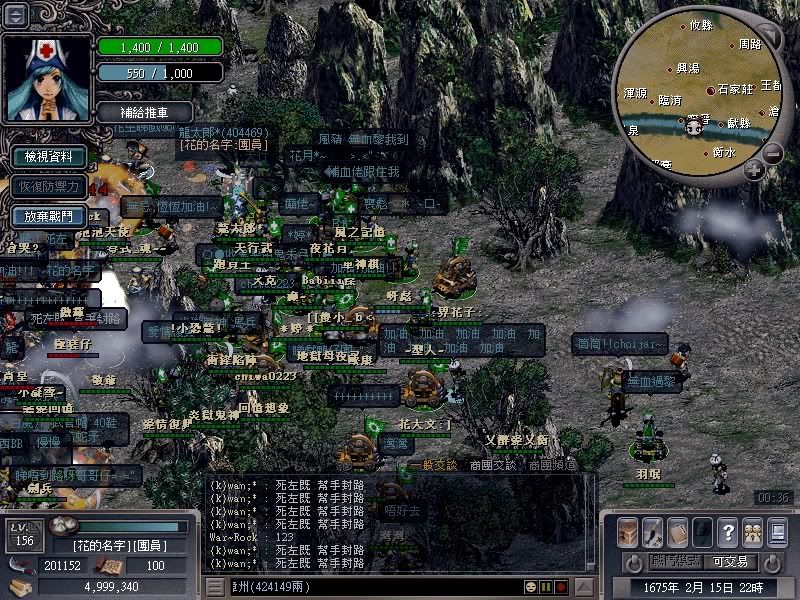Toggle the 可交易 trade status button
800x600 pixels.
731,562
